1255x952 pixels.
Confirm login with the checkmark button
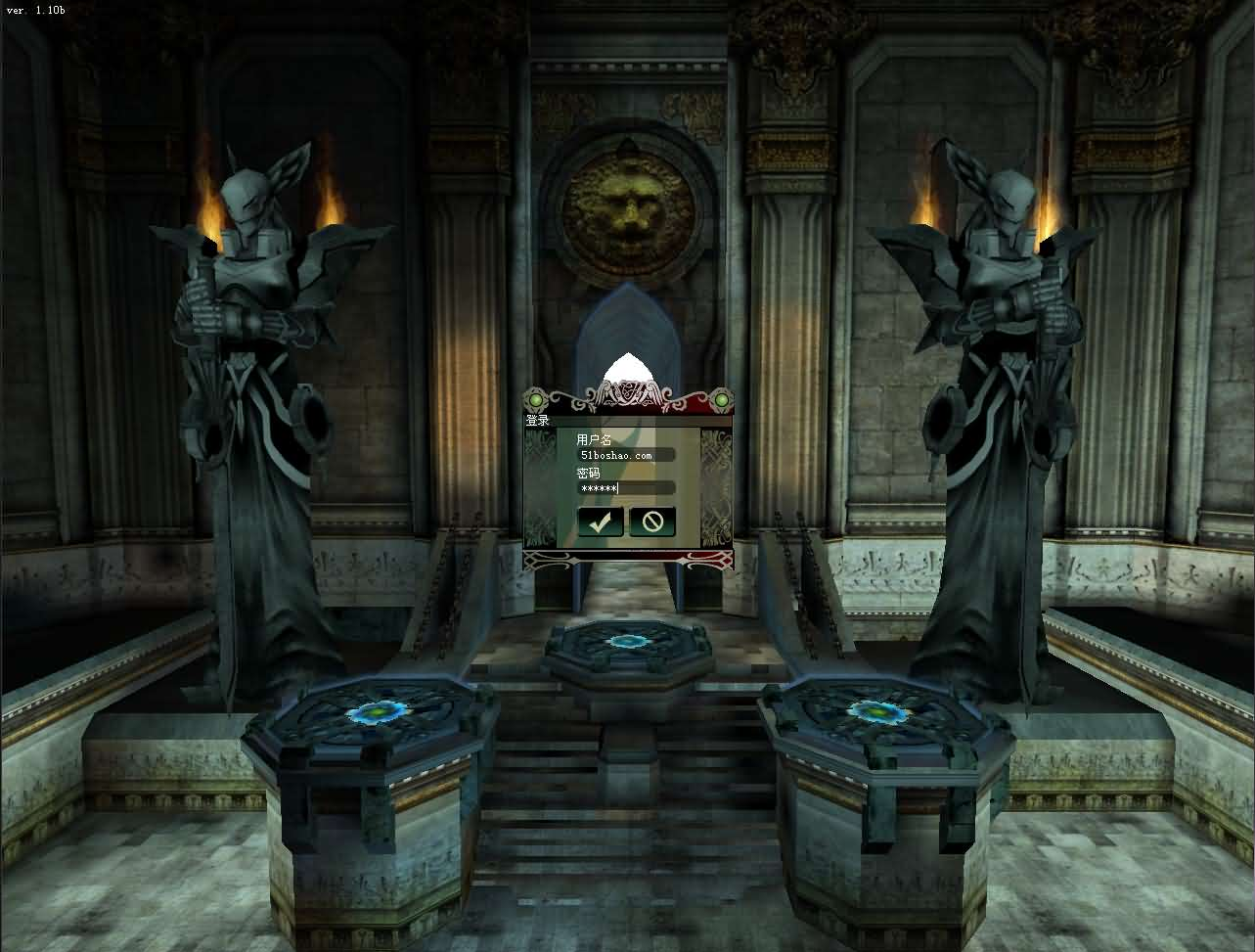(600, 521)
